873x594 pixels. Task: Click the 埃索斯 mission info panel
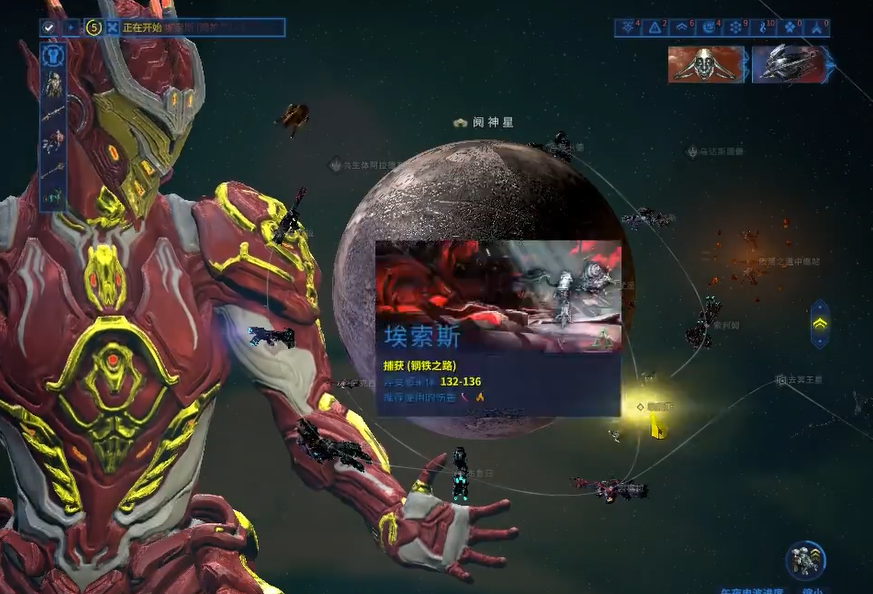point(498,329)
